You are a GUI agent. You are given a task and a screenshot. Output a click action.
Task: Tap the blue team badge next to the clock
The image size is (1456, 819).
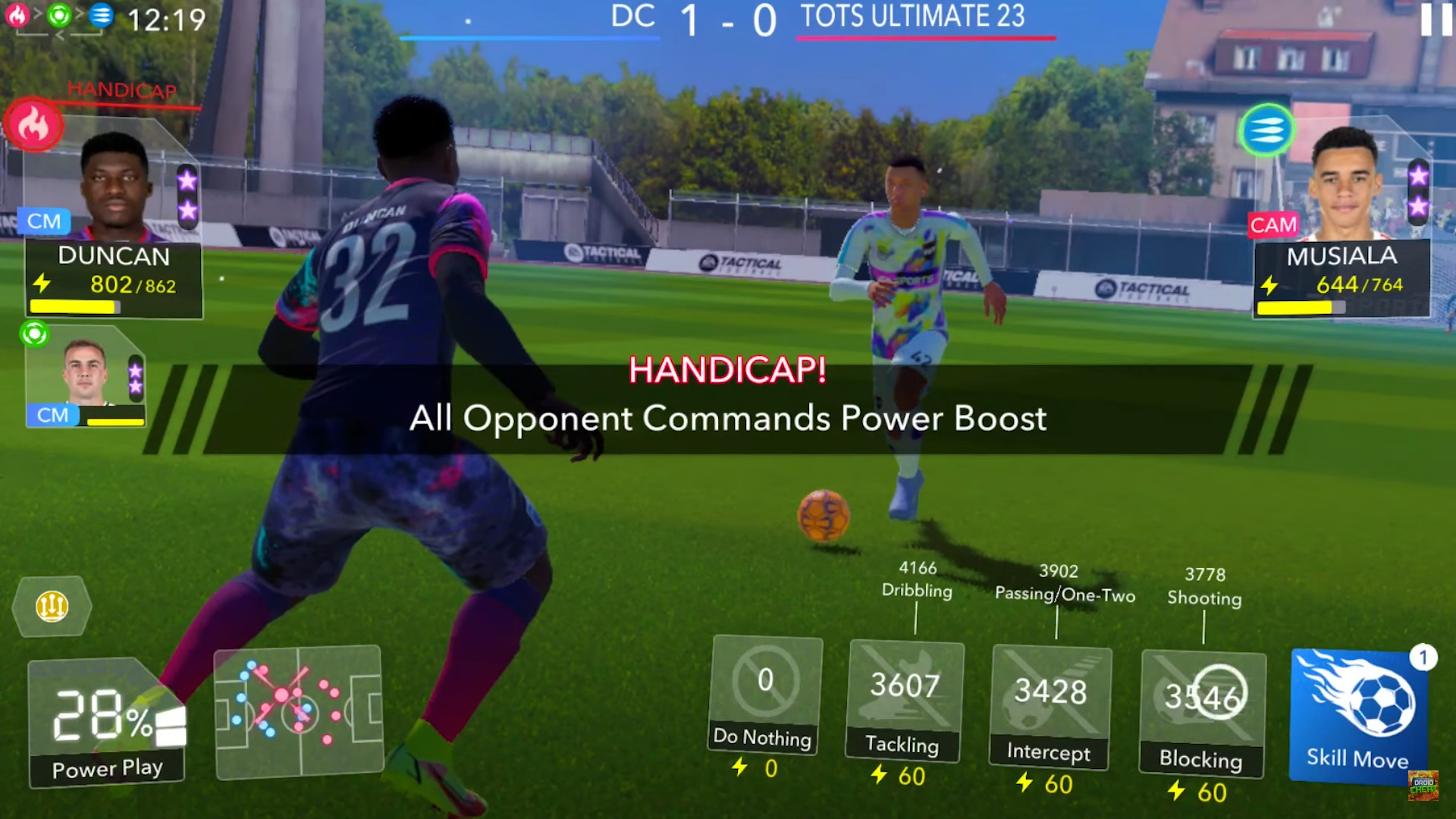point(102,14)
